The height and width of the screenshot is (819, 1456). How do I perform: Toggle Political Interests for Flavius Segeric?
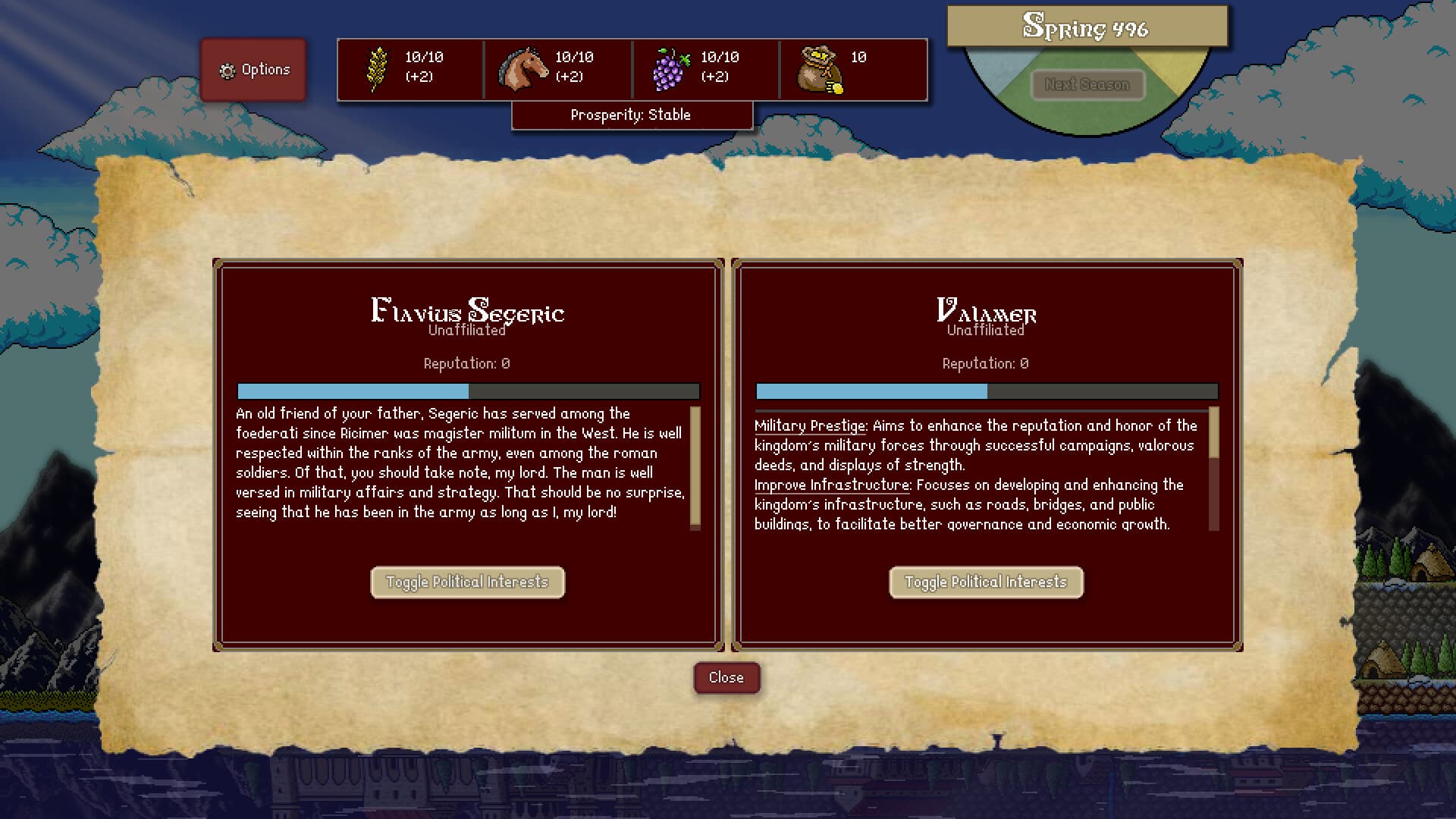click(x=467, y=582)
